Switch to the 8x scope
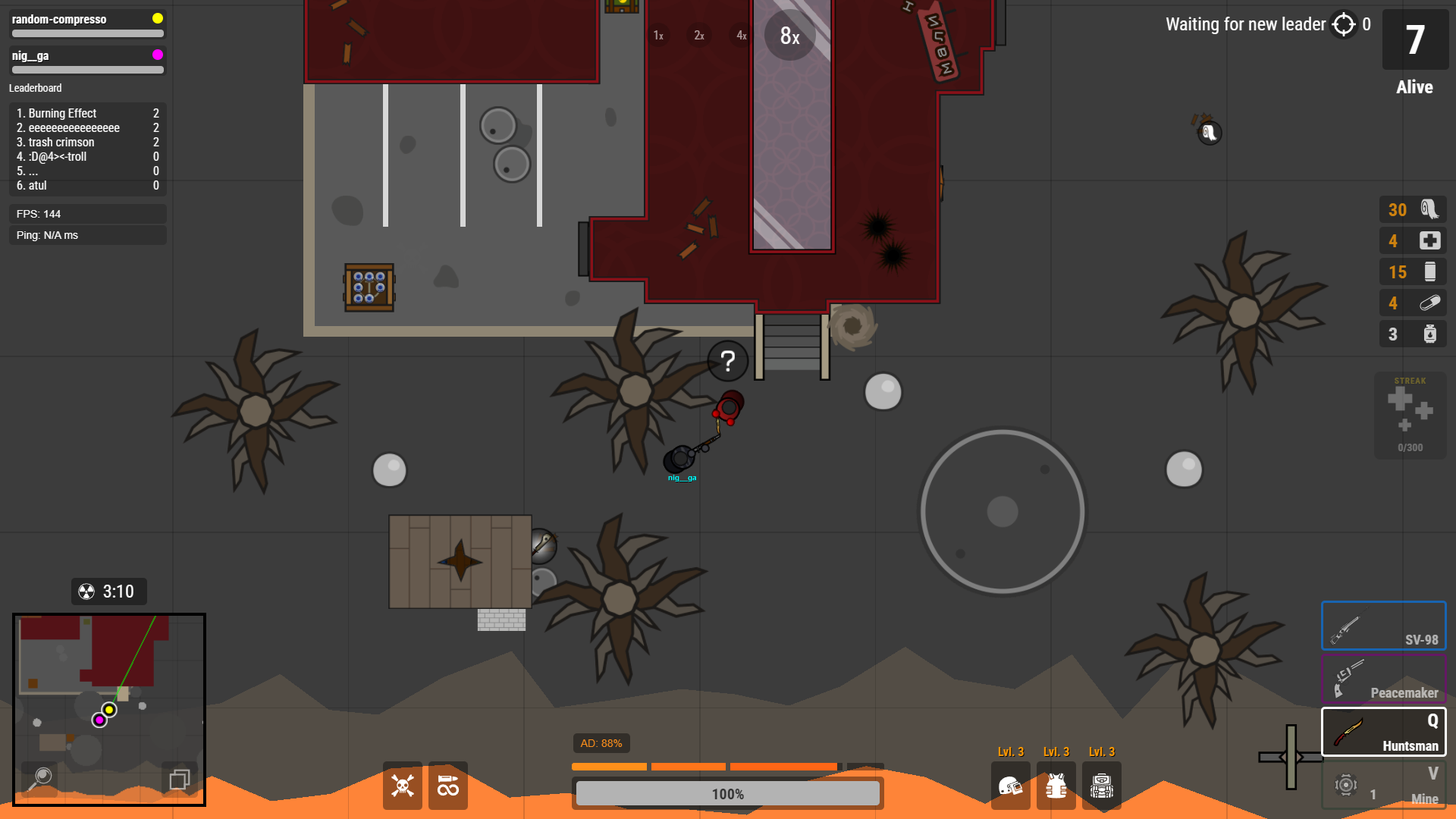1456x819 pixels. tap(789, 34)
